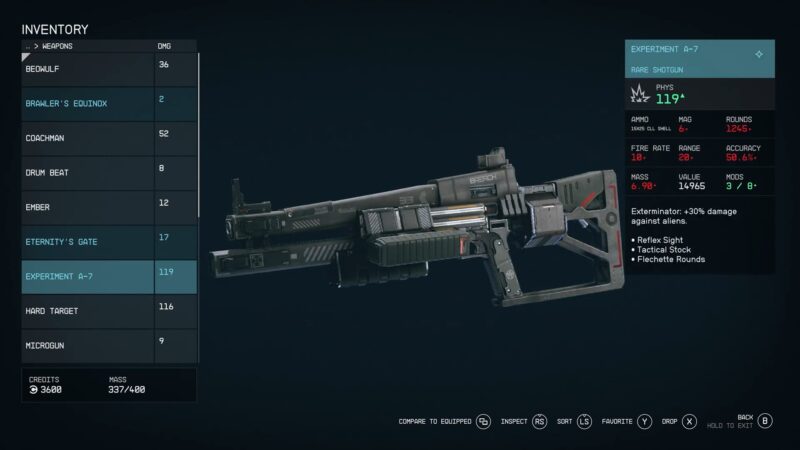Sort the list by DMG column header
Image resolution: width=800 pixels, height=450 pixels.
[x=164, y=46]
